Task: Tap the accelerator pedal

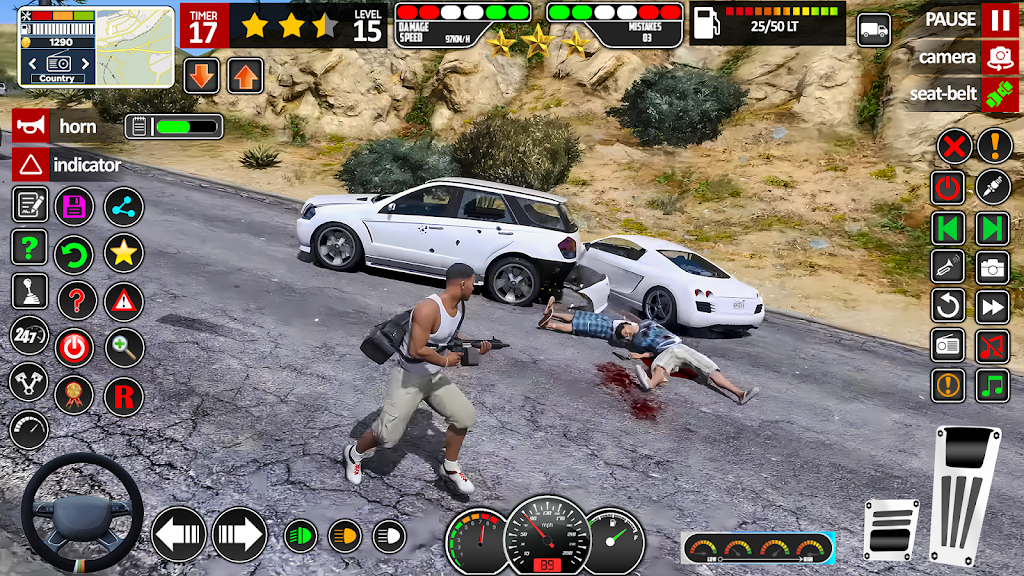Action: click(x=966, y=496)
